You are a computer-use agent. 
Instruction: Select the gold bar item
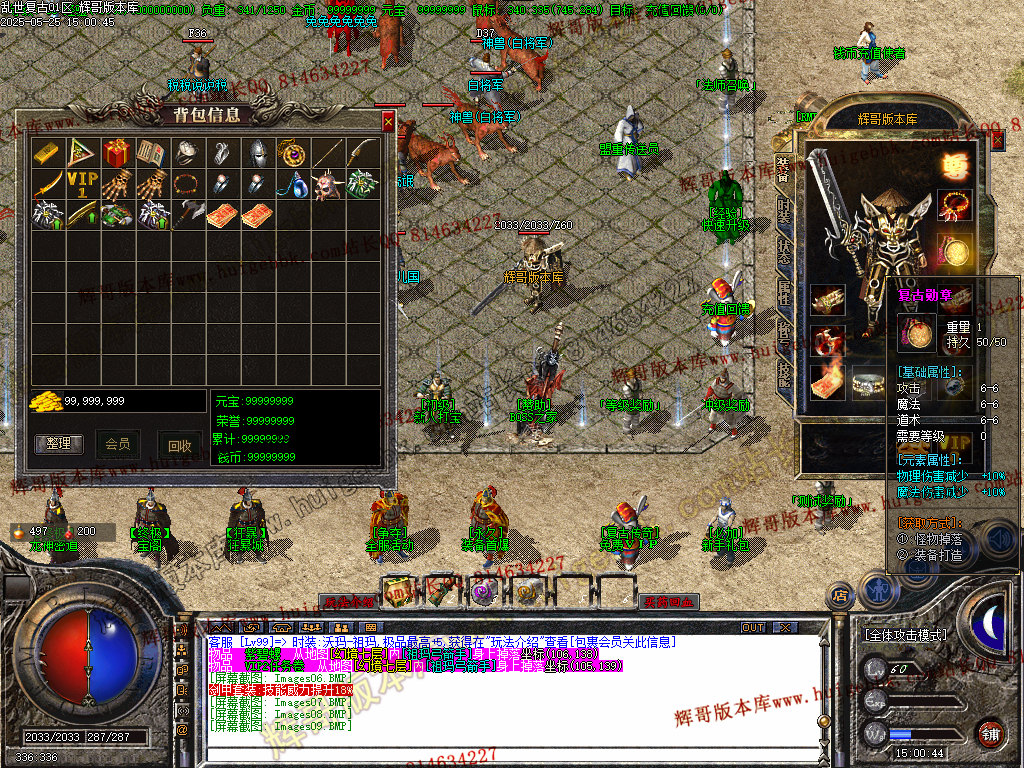[46, 153]
